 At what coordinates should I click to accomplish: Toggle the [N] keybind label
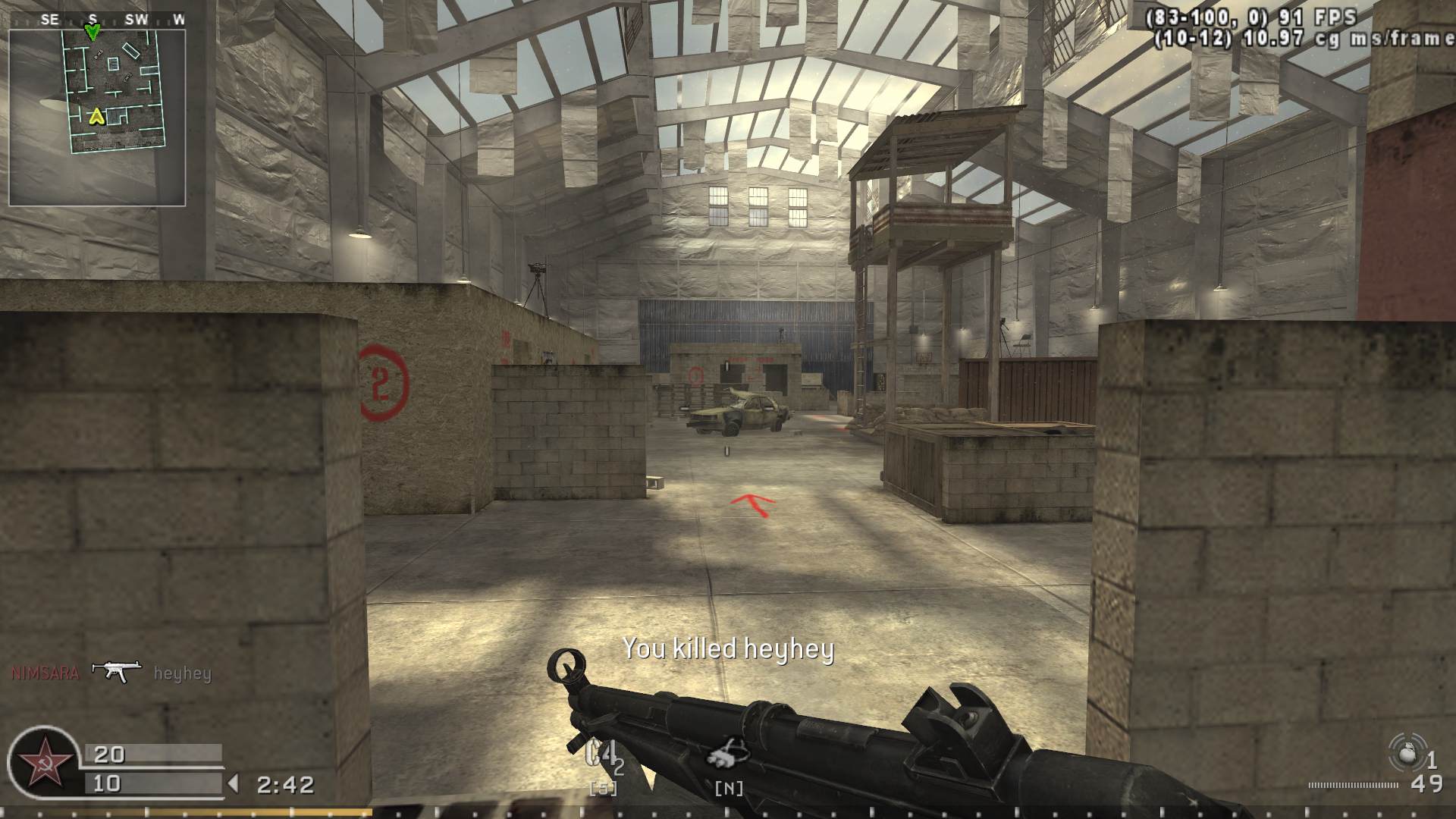pos(730,788)
